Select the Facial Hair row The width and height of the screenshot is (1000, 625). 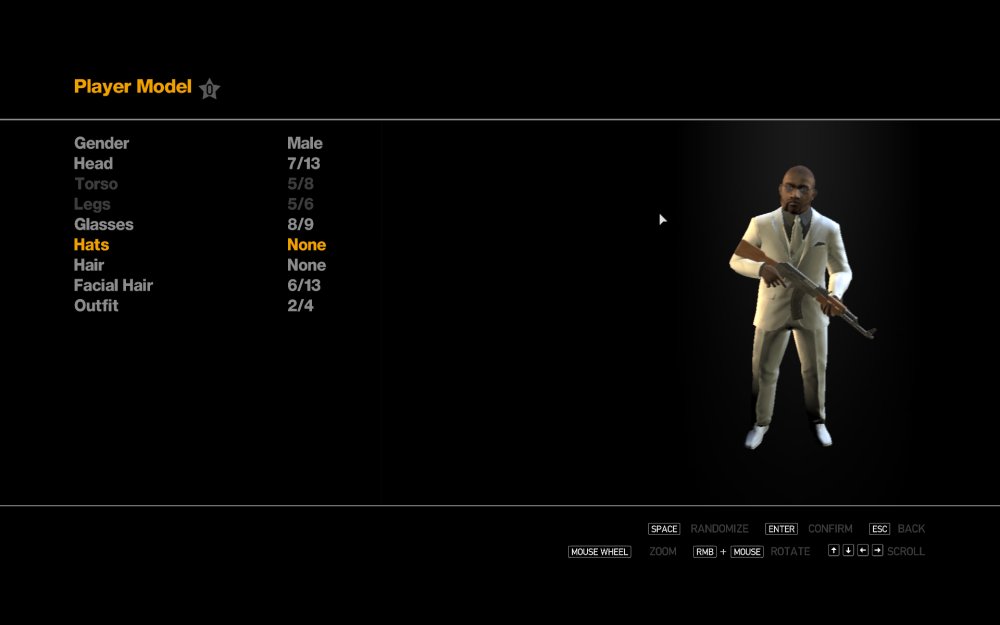[113, 285]
